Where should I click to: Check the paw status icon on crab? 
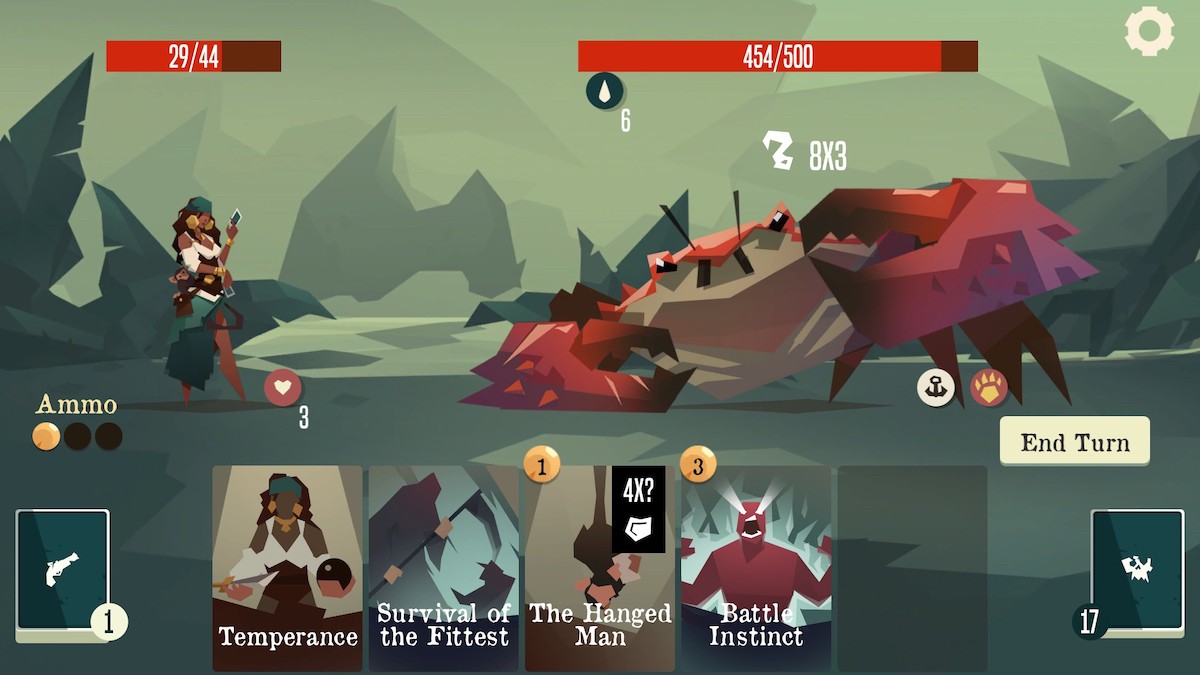coord(988,388)
